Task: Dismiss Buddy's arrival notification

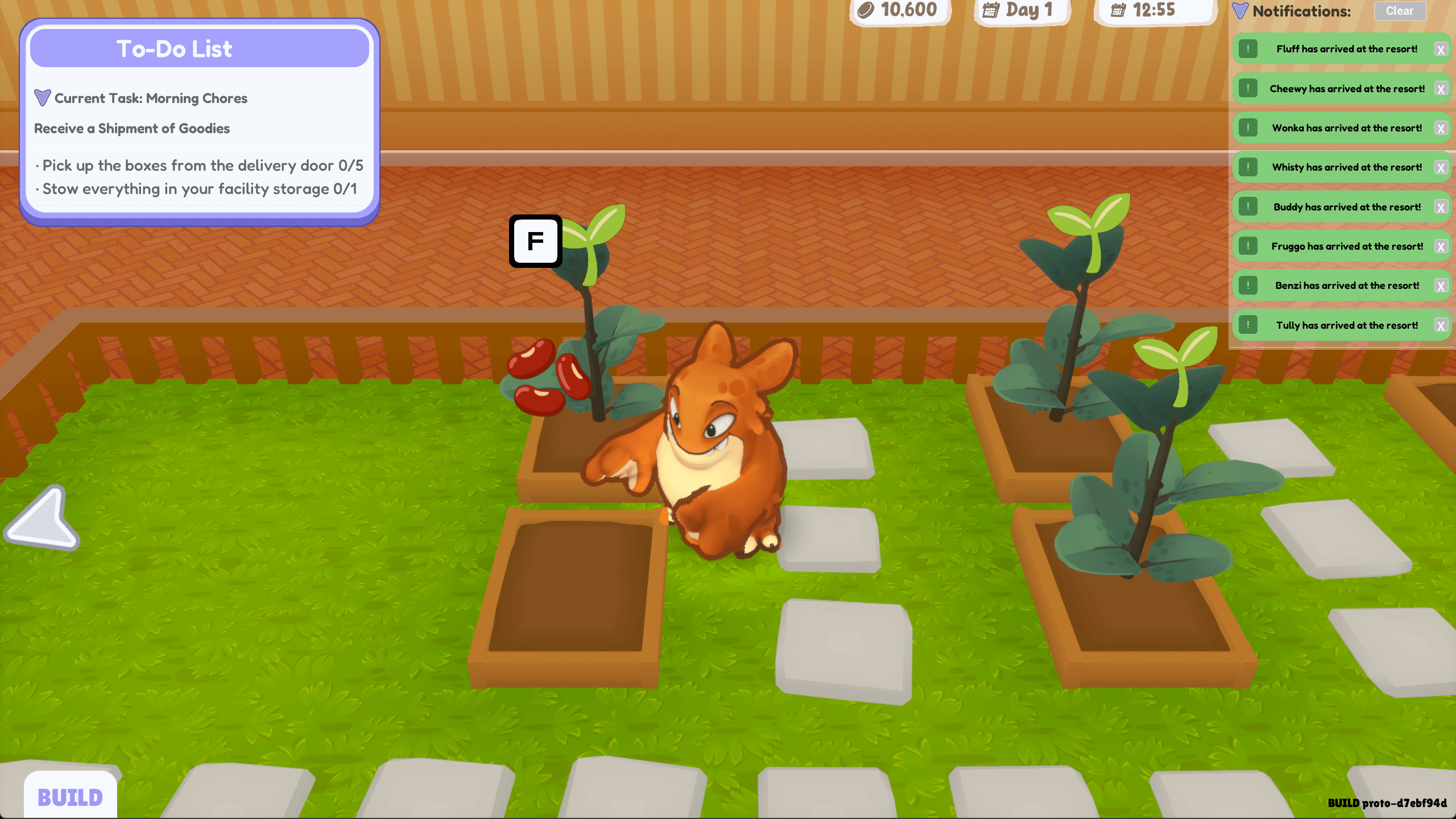Action: [x=1440, y=208]
